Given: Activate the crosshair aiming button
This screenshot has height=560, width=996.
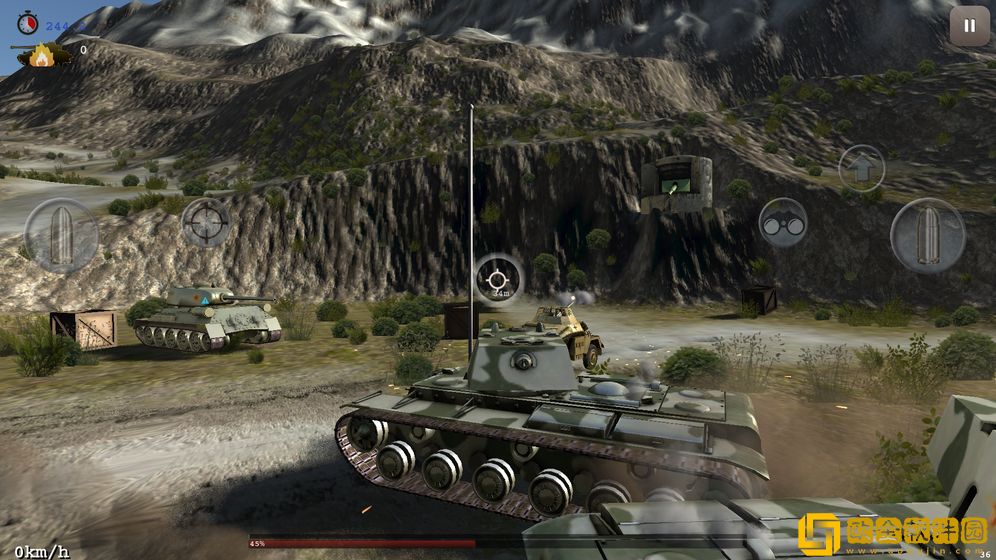Looking at the screenshot, I should (207, 222).
